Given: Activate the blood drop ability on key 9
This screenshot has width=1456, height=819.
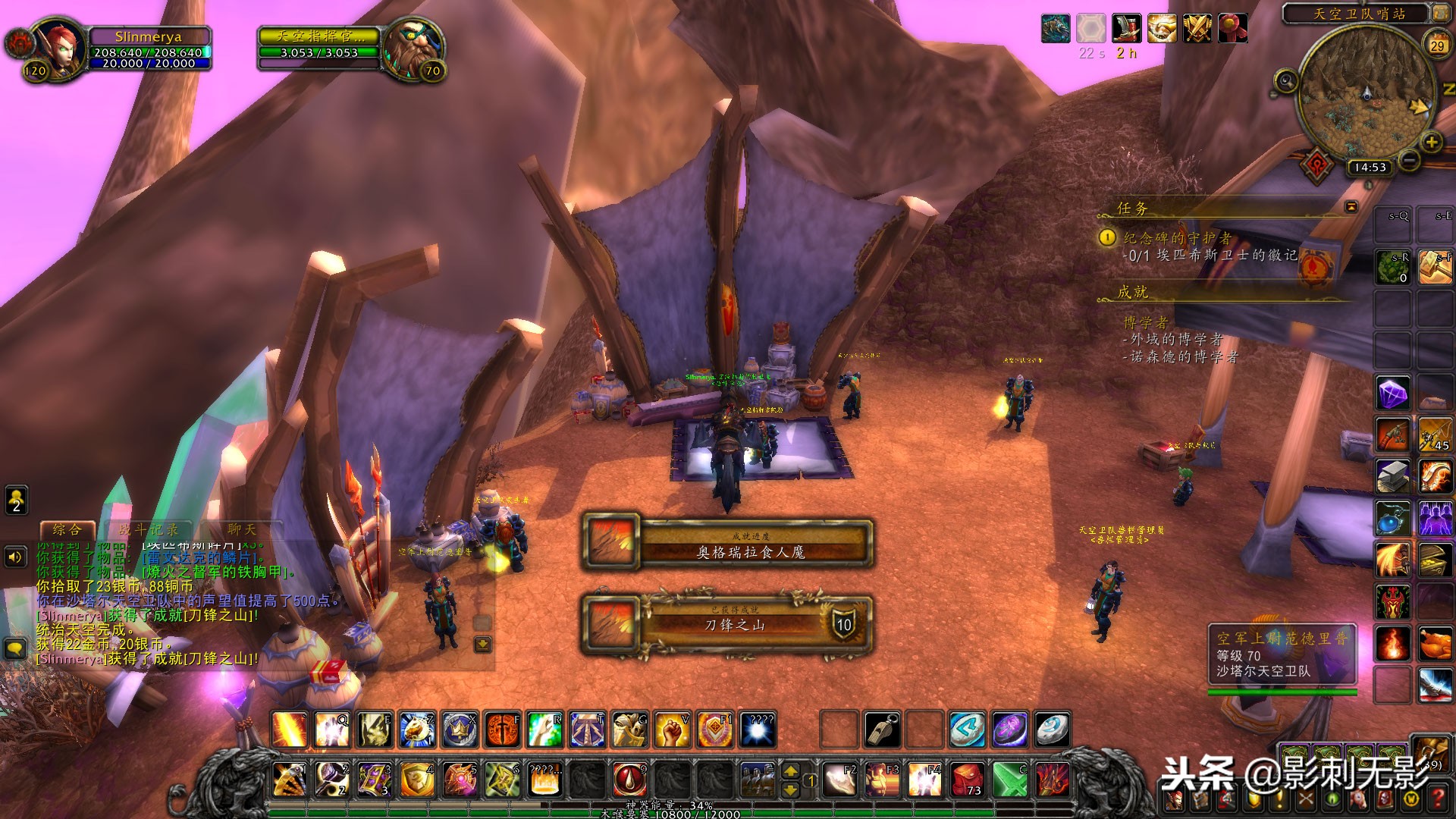Looking at the screenshot, I should point(629,779).
